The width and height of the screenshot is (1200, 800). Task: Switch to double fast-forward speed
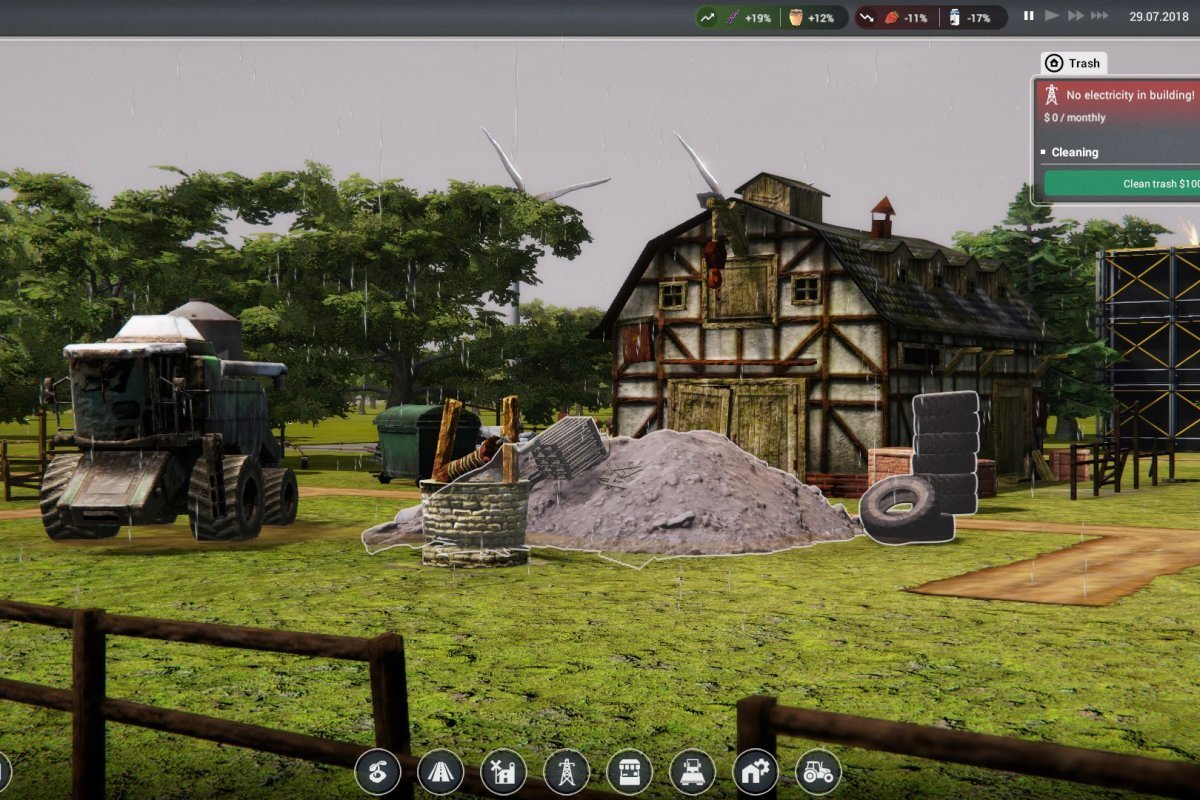1075,16
